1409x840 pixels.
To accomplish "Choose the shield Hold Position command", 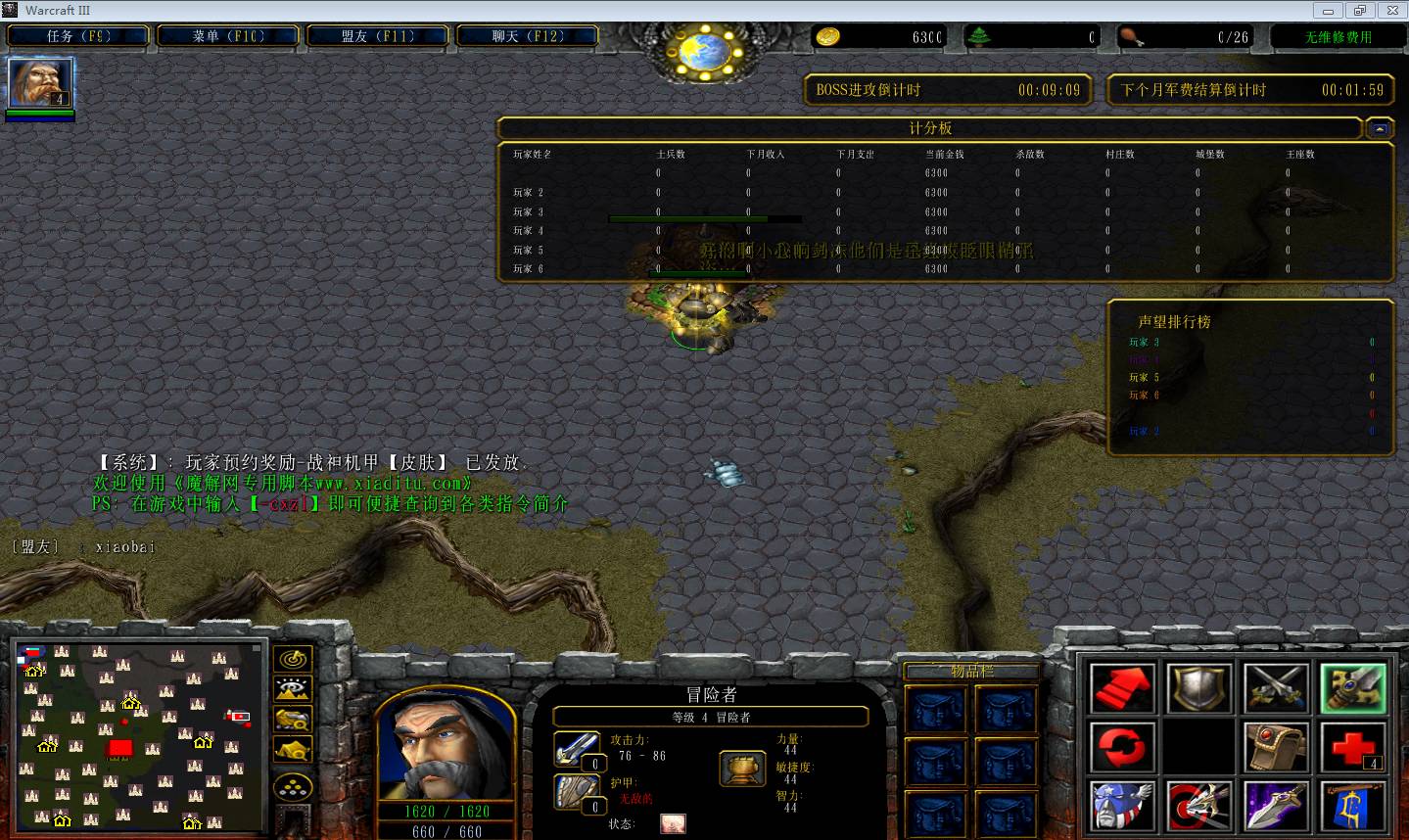I will [x=1199, y=688].
